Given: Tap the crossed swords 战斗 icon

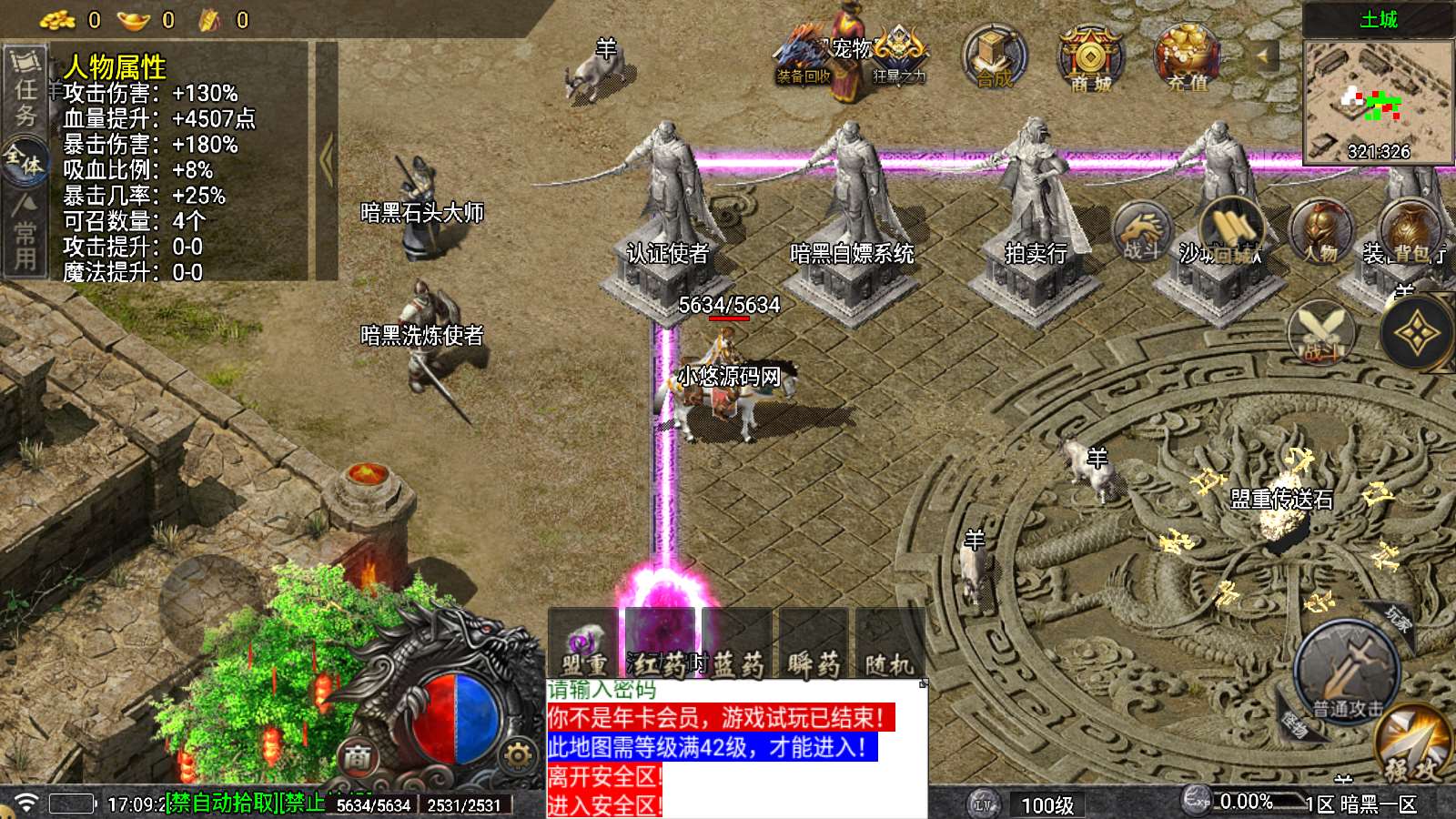Looking at the screenshot, I should tap(1321, 331).
